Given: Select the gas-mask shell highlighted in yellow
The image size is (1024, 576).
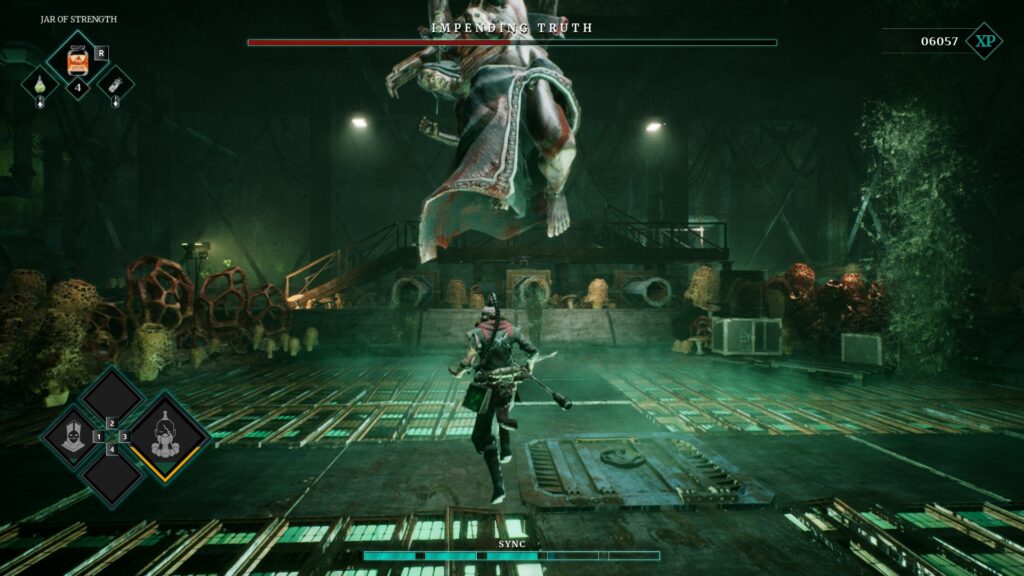Looking at the screenshot, I should (x=164, y=436).
